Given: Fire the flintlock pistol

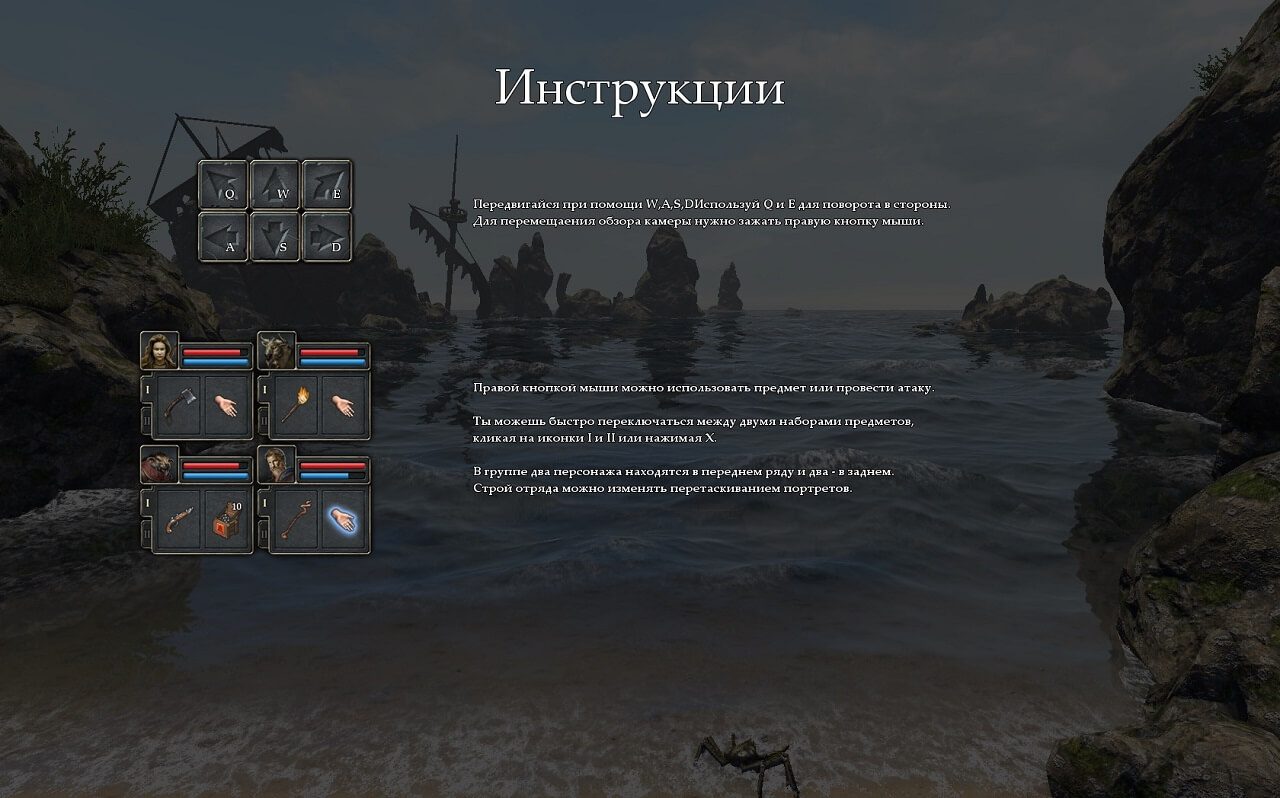Looking at the screenshot, I should [x=179, y=519].
